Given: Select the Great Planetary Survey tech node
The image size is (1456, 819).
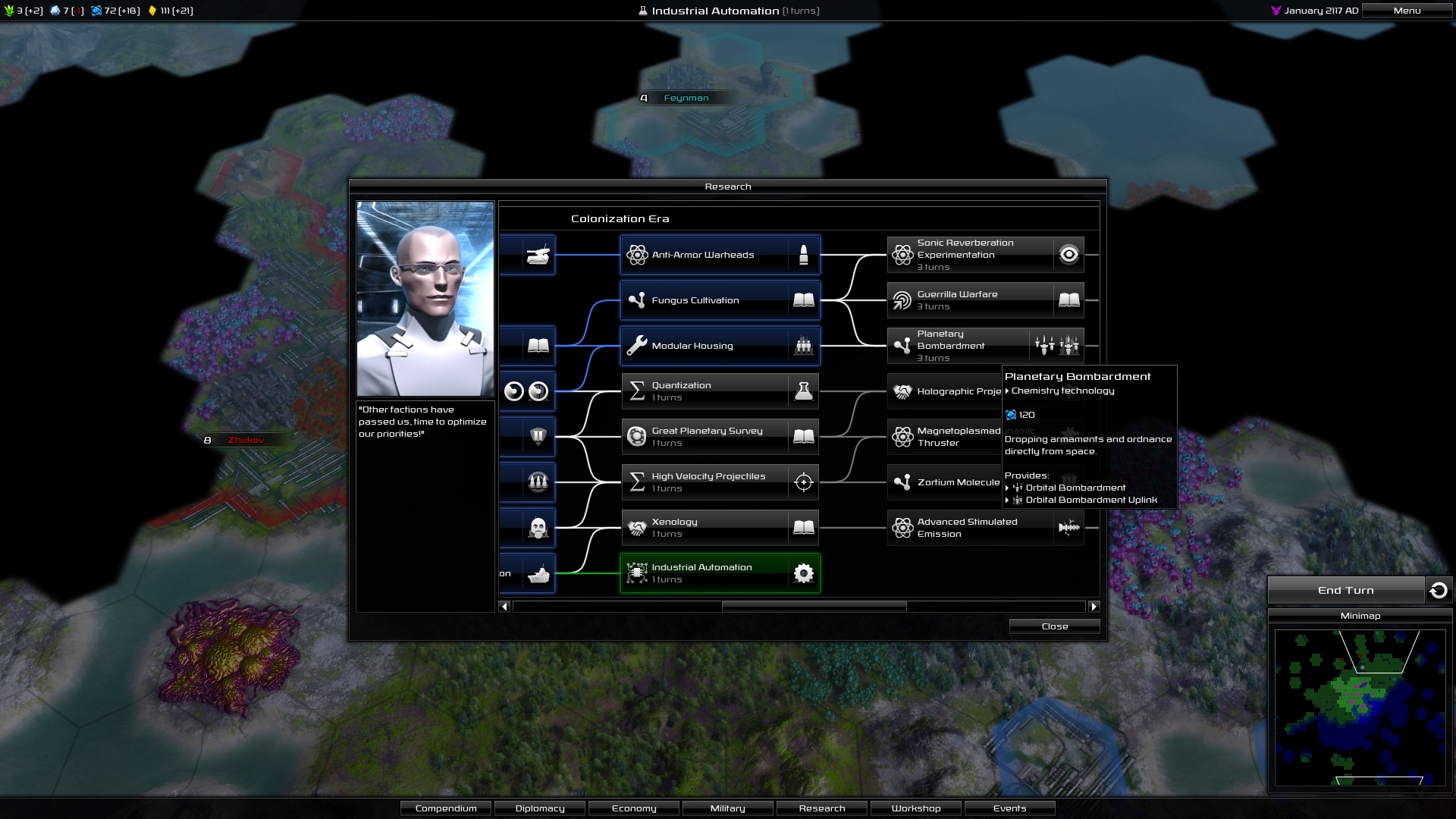Looking at the screenshot, I should (x=719, y=437).
